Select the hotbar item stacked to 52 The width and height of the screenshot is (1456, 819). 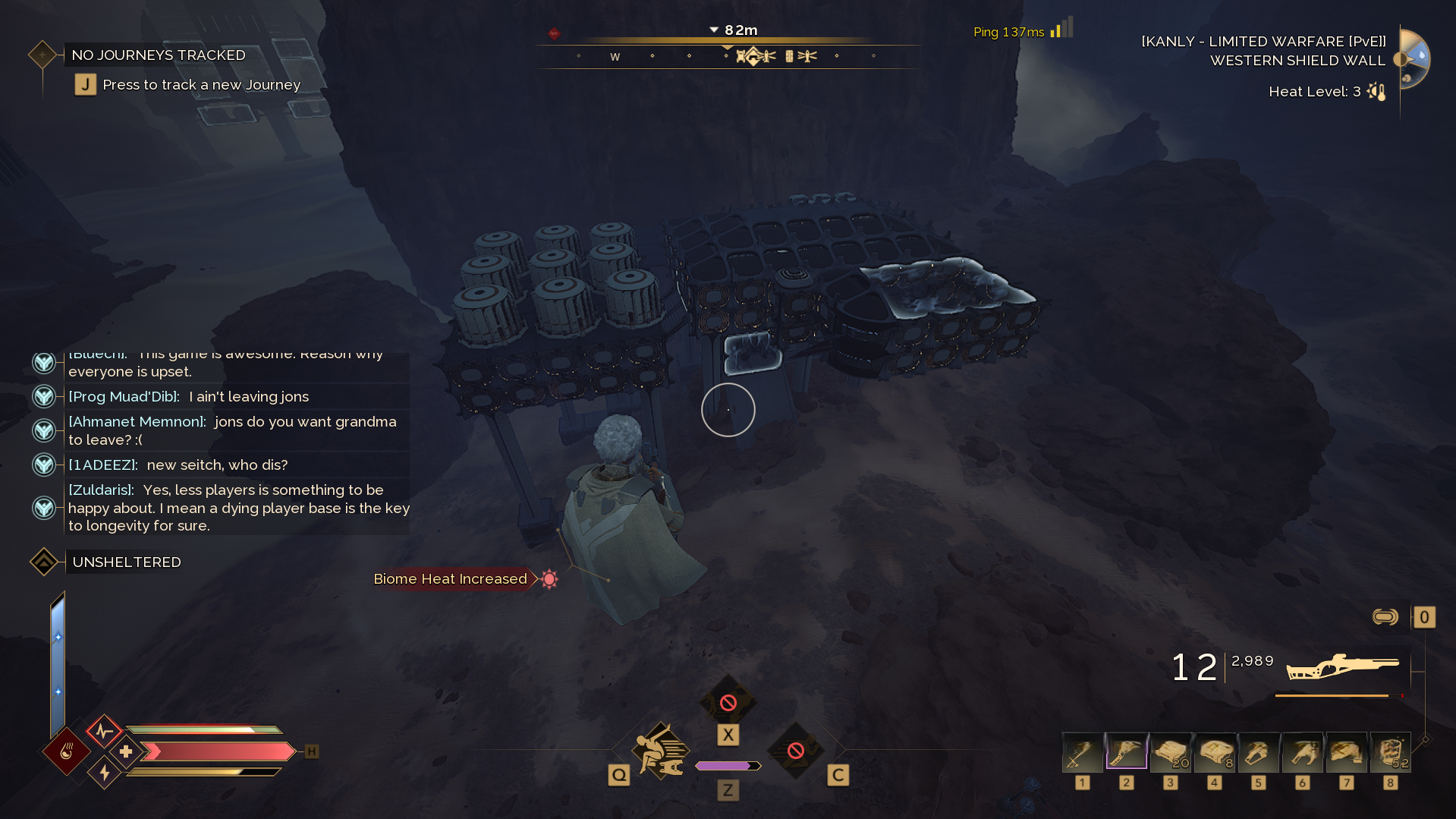click(x=1391, y=752)
